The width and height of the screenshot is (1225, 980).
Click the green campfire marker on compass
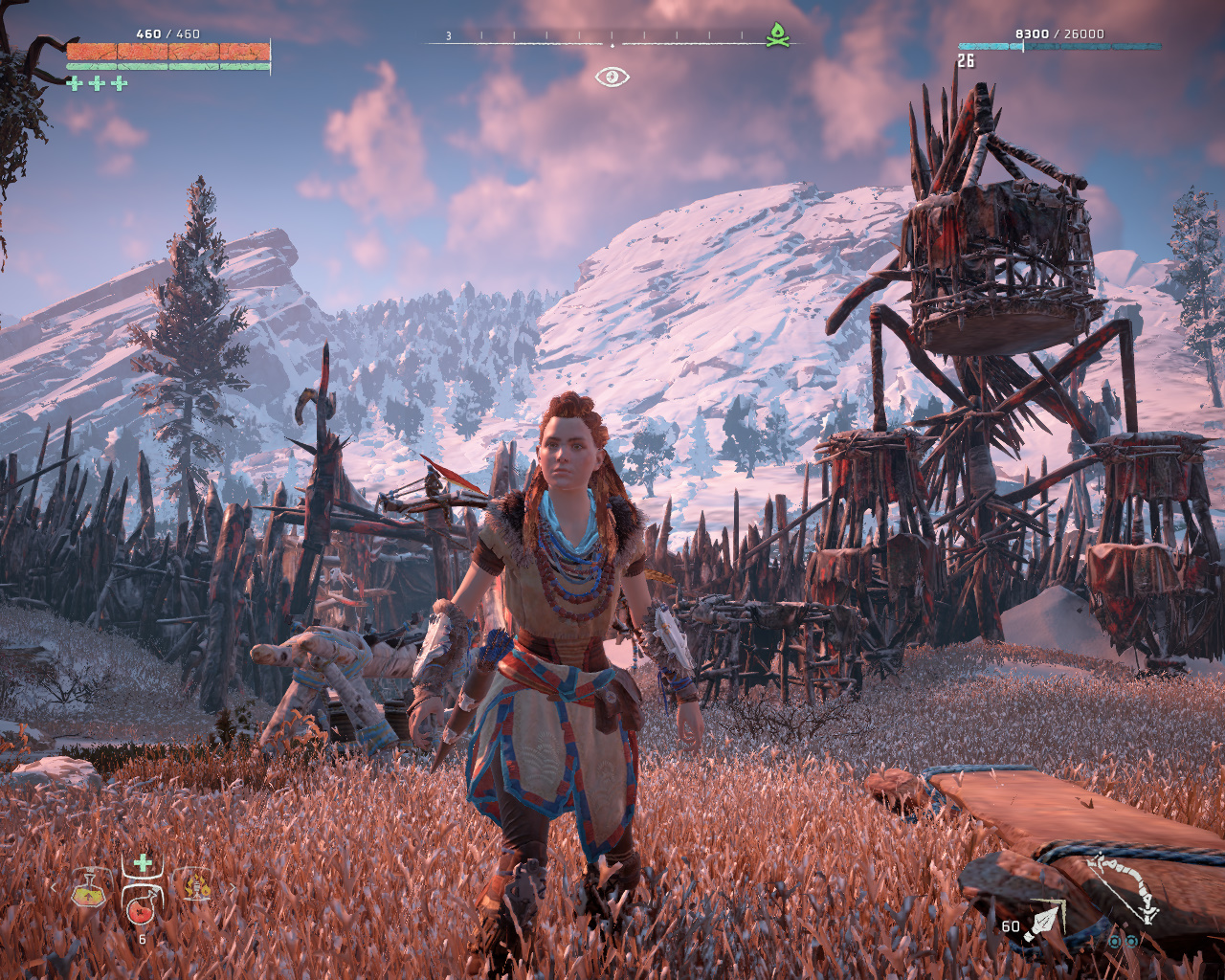[x=778, y=36]
